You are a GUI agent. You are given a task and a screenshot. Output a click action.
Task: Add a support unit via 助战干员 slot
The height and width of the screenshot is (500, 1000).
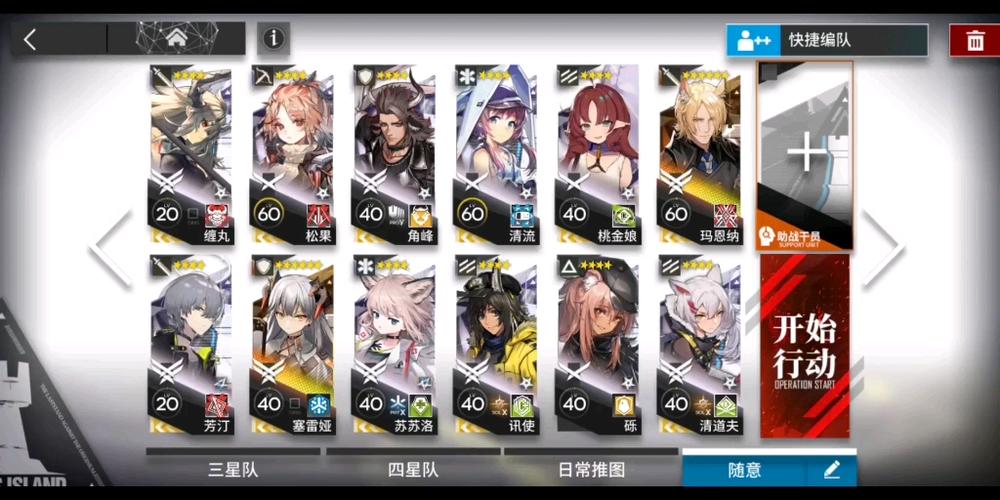pos(805,155)
